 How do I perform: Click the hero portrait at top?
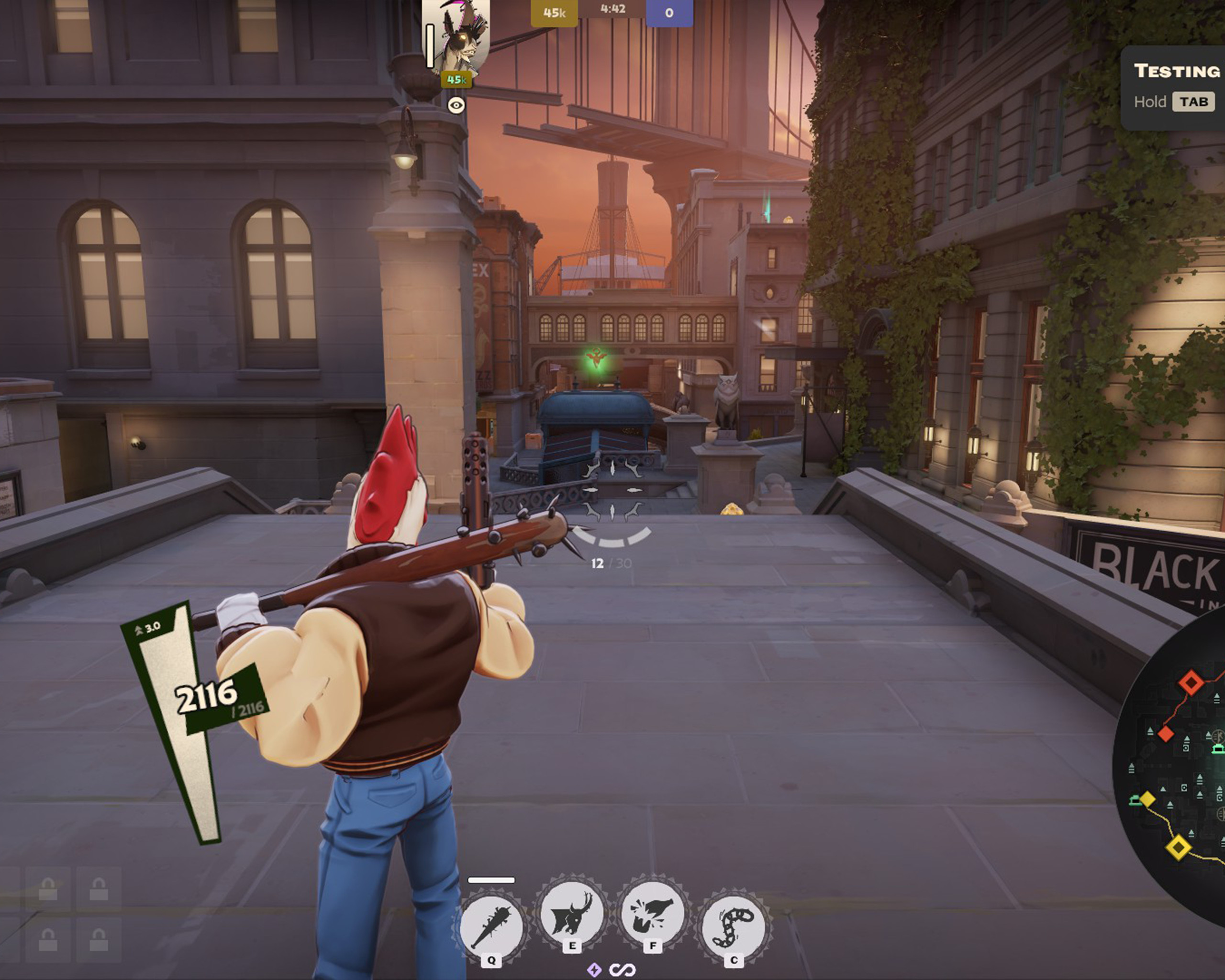456,37
